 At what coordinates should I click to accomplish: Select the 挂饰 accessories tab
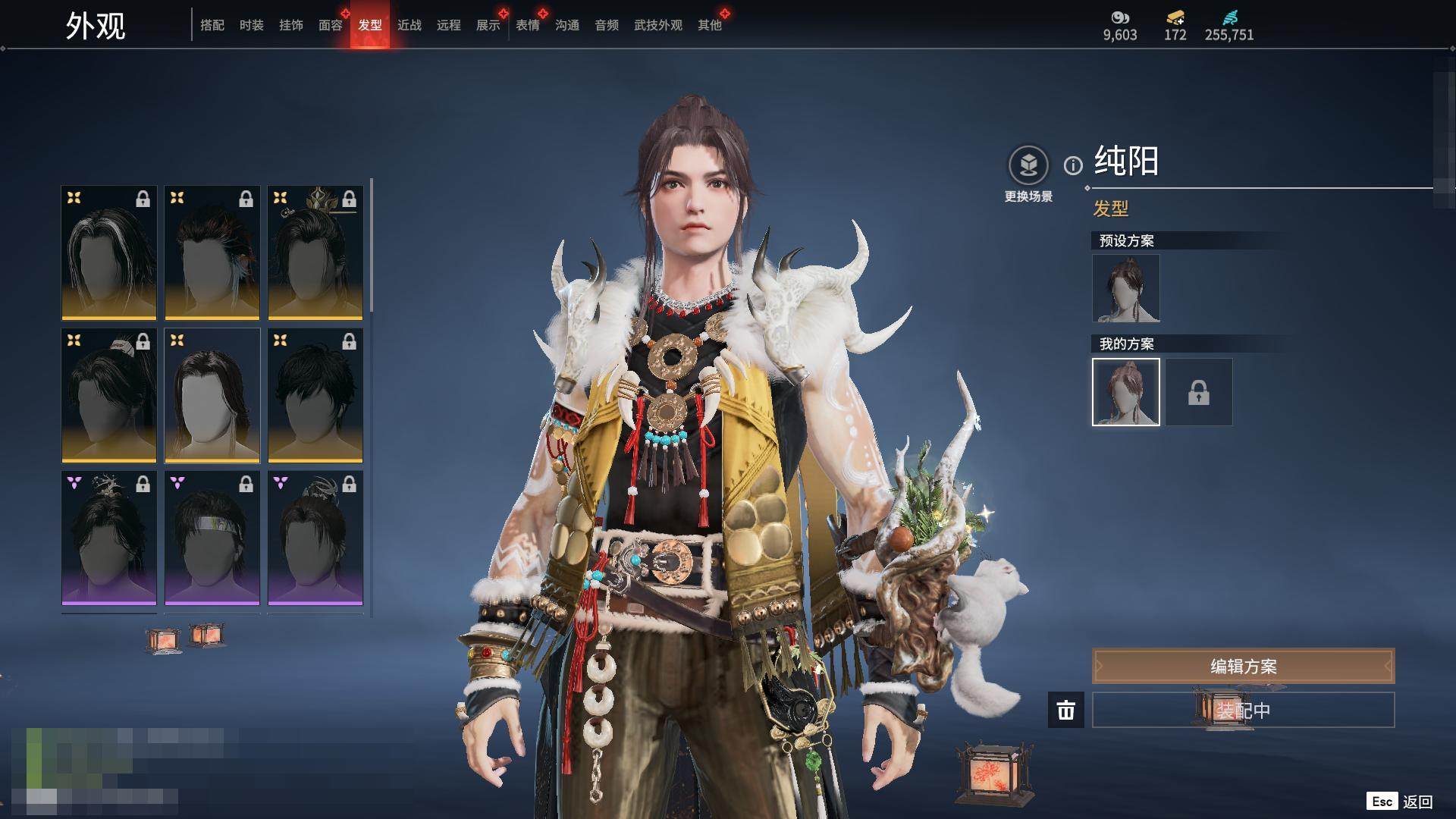pyautogui.click(x=291, y=25)
